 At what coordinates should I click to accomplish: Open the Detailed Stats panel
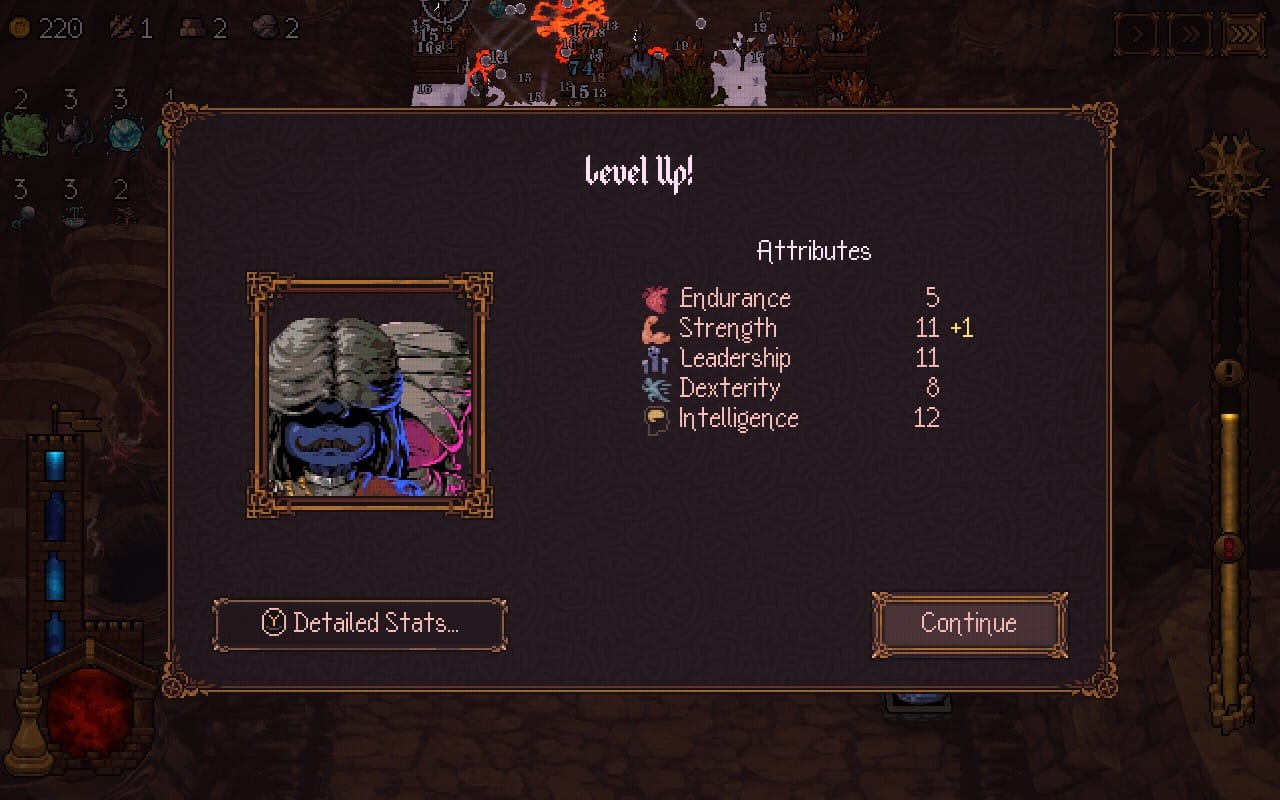point(359,624)
